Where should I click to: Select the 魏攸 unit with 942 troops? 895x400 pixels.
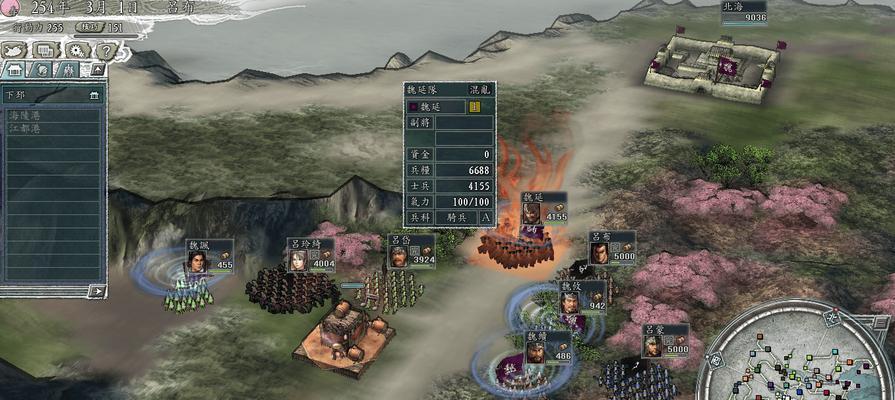582,297
